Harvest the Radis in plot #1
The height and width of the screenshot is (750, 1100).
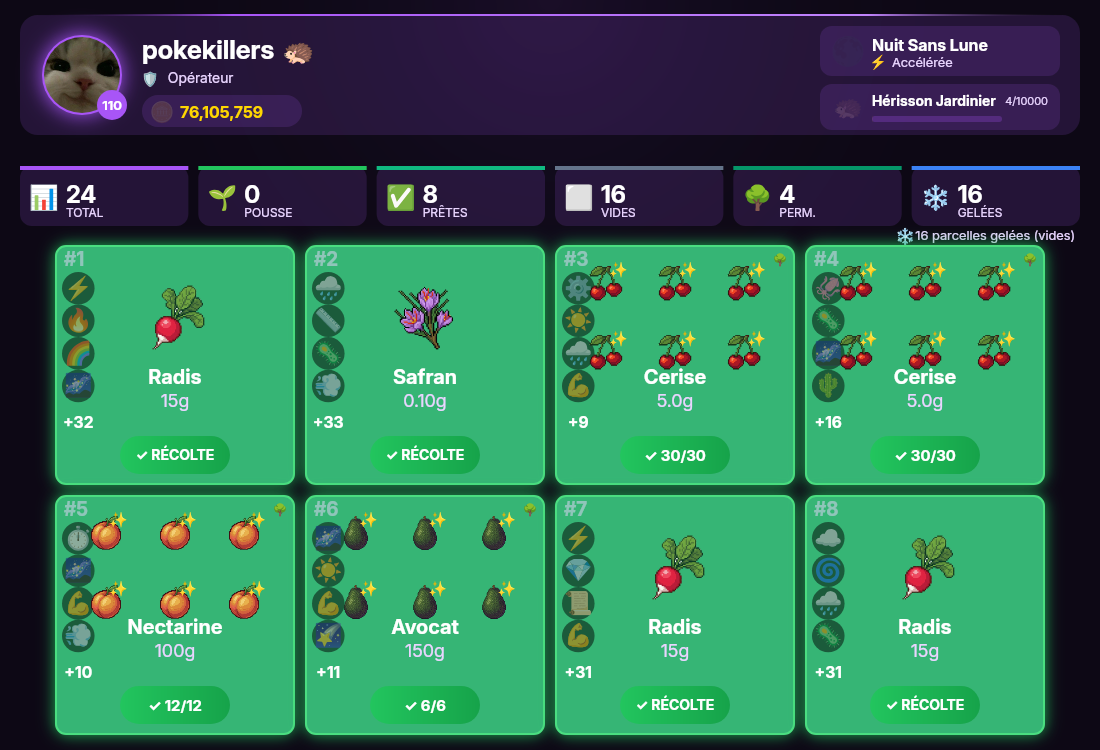(x=175, y=455)
